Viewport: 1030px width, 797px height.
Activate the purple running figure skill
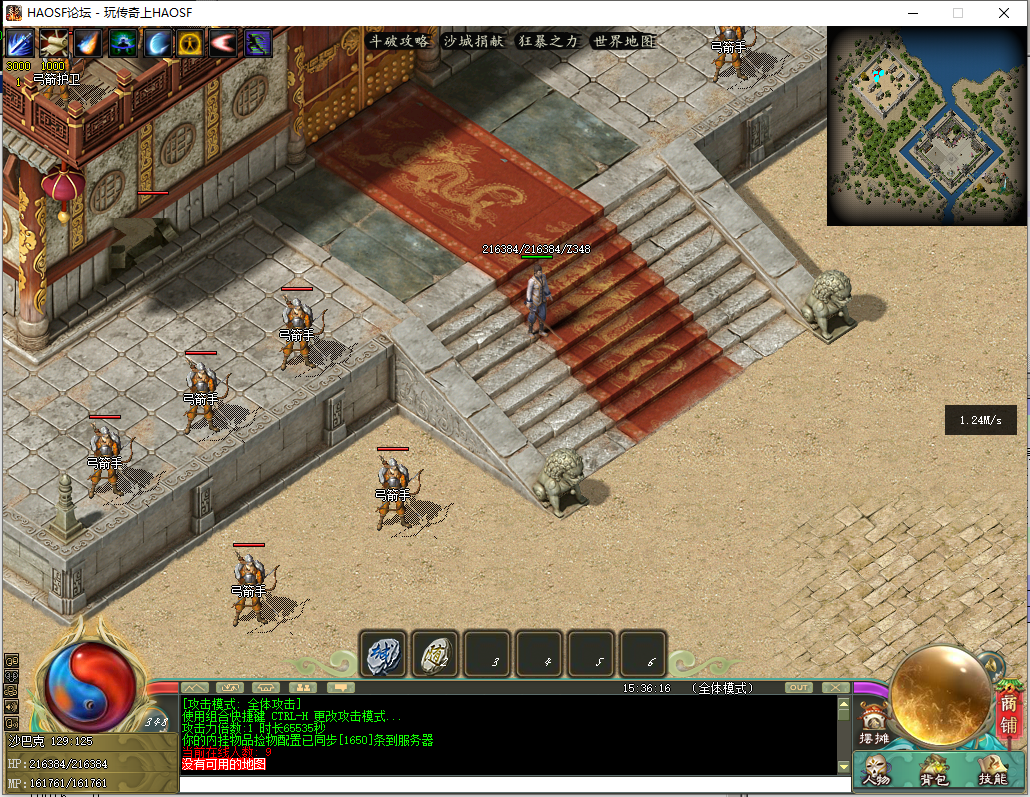258,43
